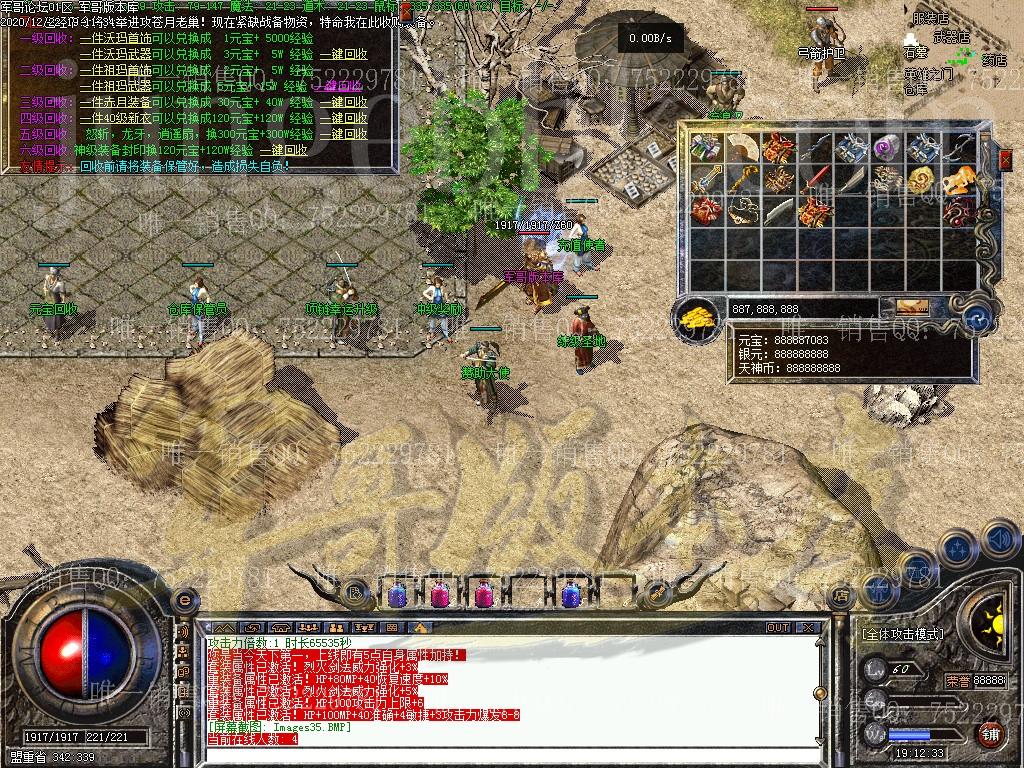
Task: Close the inventory bag window
Action: pos(1005,157)
